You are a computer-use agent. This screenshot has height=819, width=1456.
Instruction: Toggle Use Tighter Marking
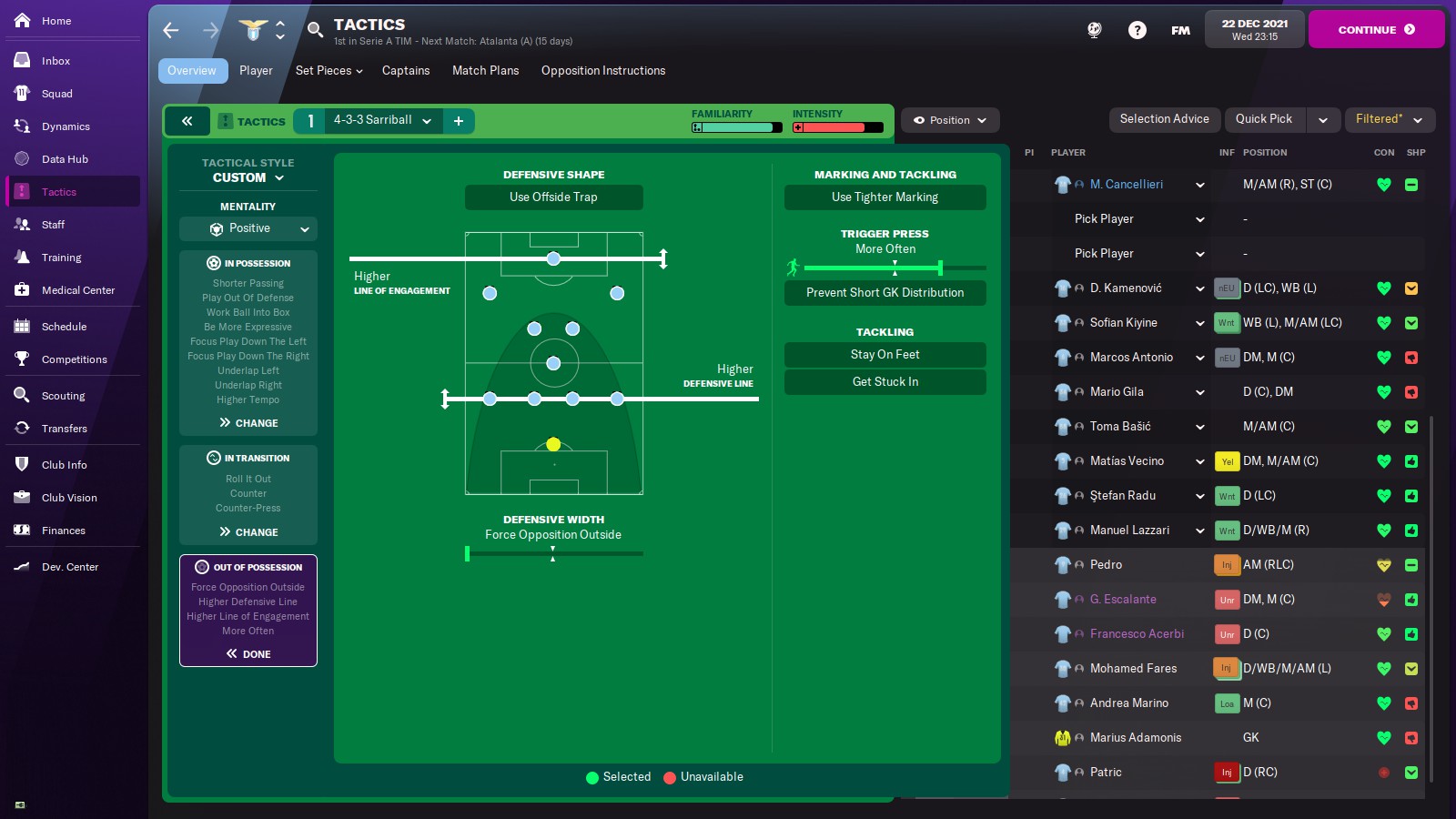885,197
